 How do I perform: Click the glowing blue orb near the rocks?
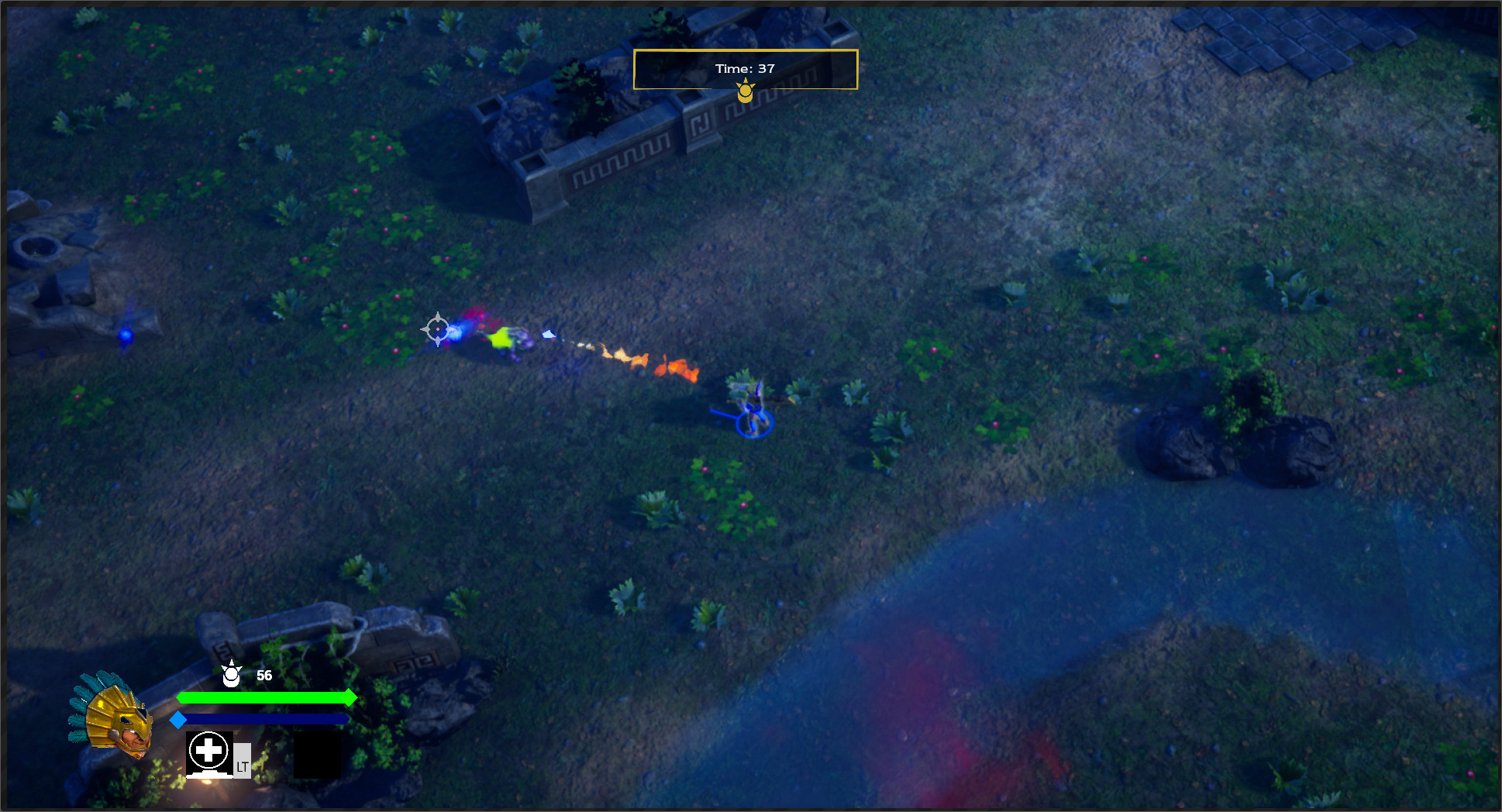(x=124, y=335)
